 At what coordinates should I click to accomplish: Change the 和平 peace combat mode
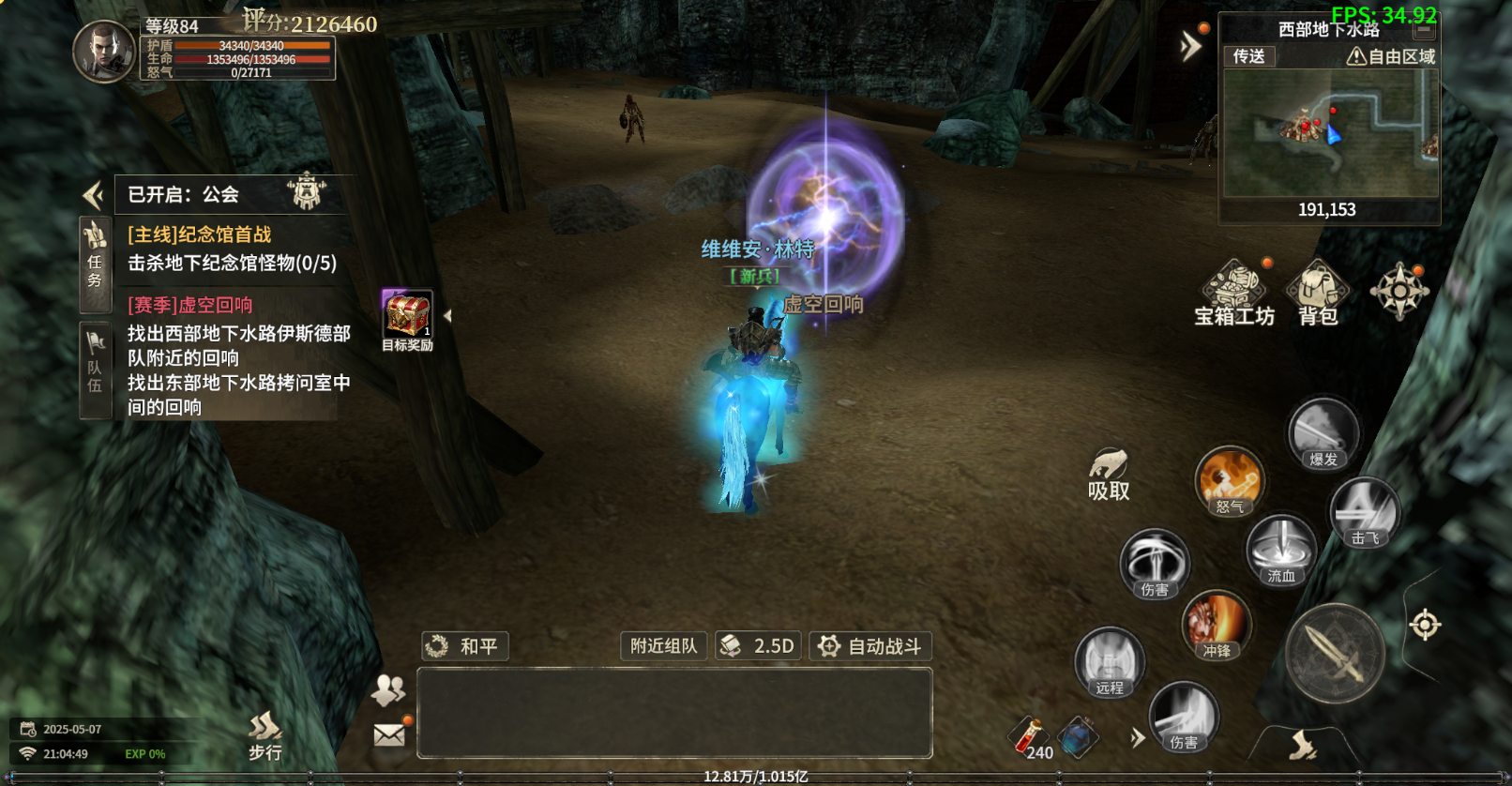tap(465, 646)
